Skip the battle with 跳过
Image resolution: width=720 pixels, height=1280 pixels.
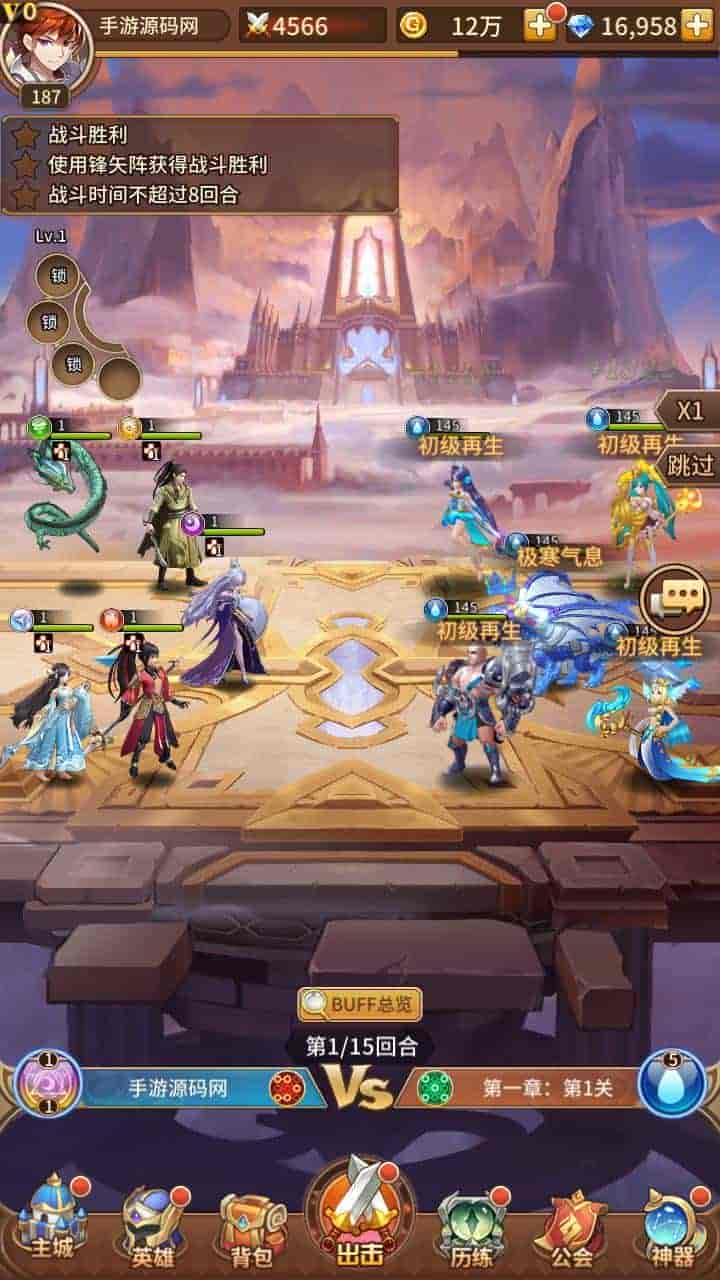click(x=689, y=464)
